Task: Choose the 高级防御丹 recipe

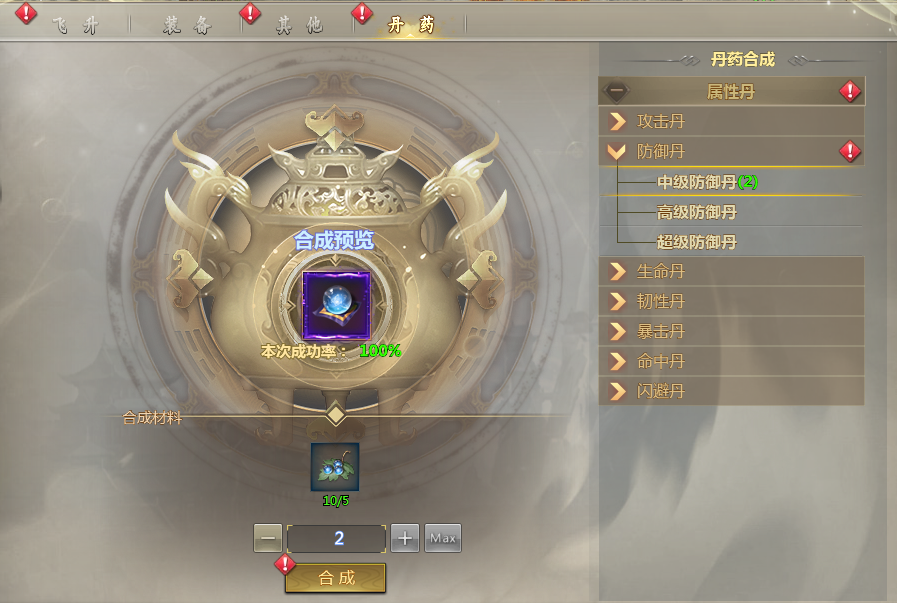Action: click(696, 212)
